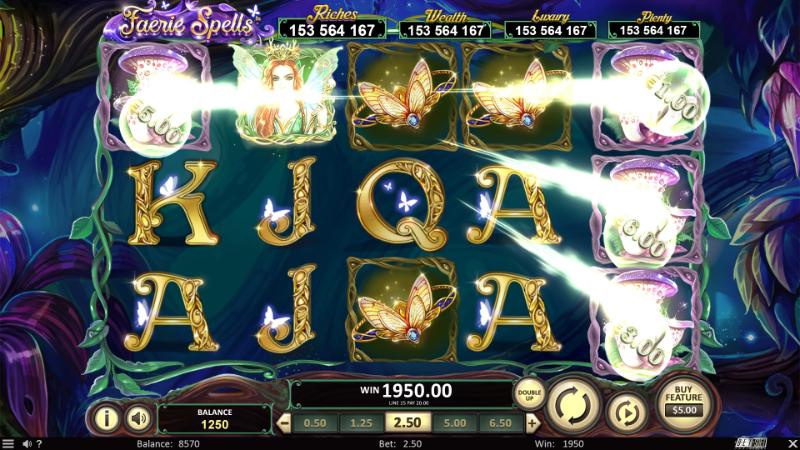Click the small speaker icon in the bottom bar
Screen dimensions: 800x450
click(26, 443)
